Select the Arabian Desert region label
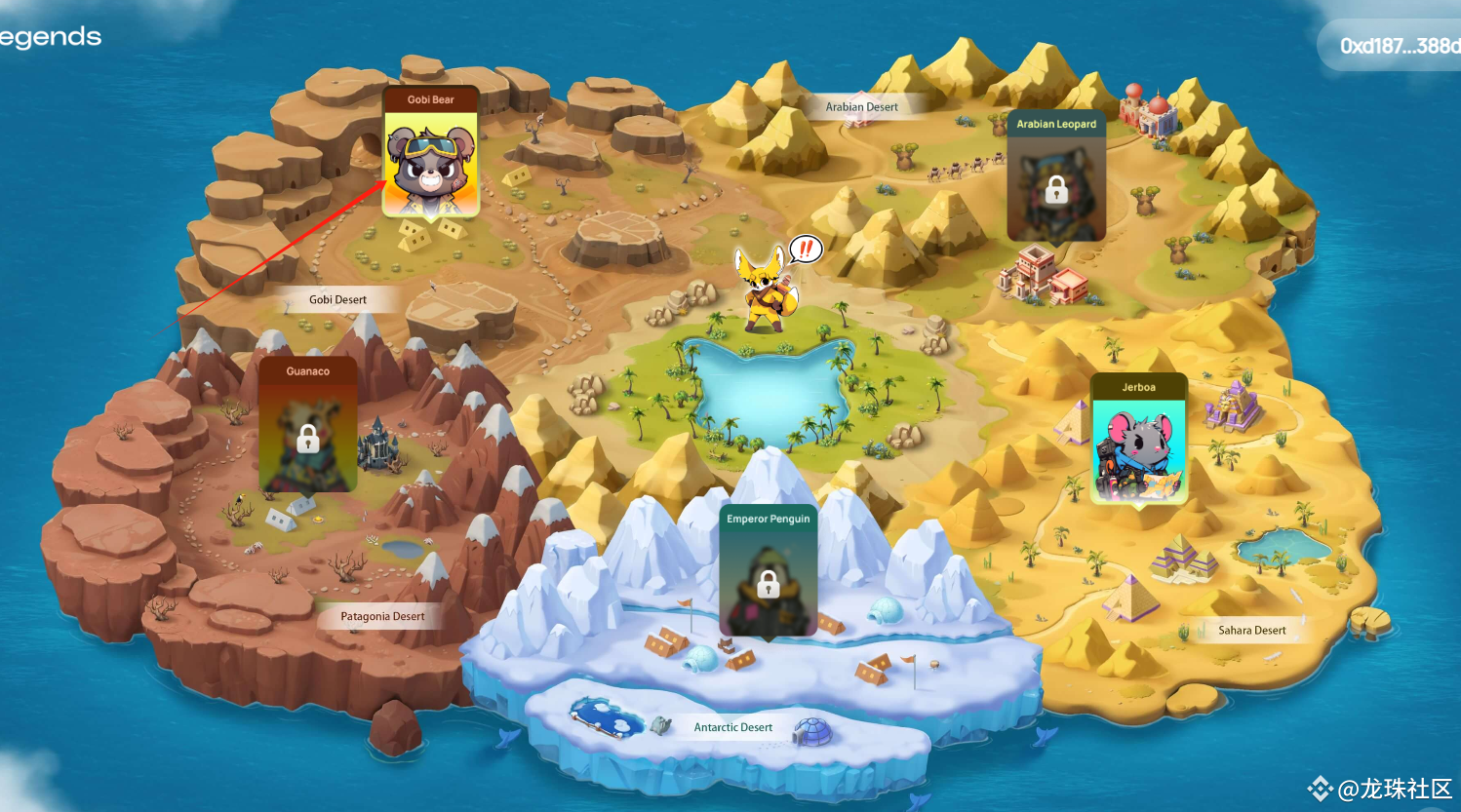The height and width of the screenshot is (812, 1461). [861, 107]
